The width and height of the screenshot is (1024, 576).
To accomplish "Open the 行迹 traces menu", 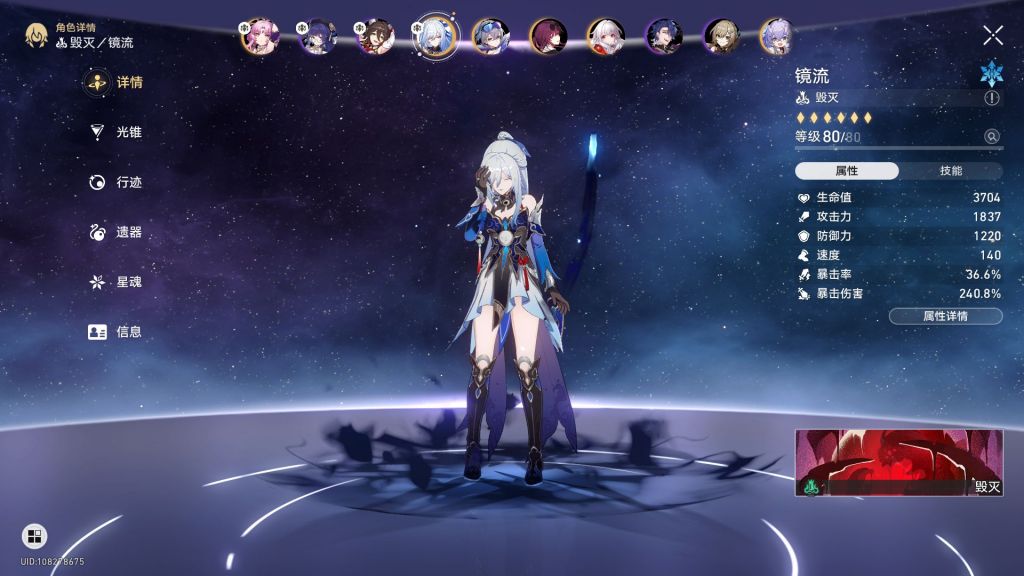I will coord(116,182).
